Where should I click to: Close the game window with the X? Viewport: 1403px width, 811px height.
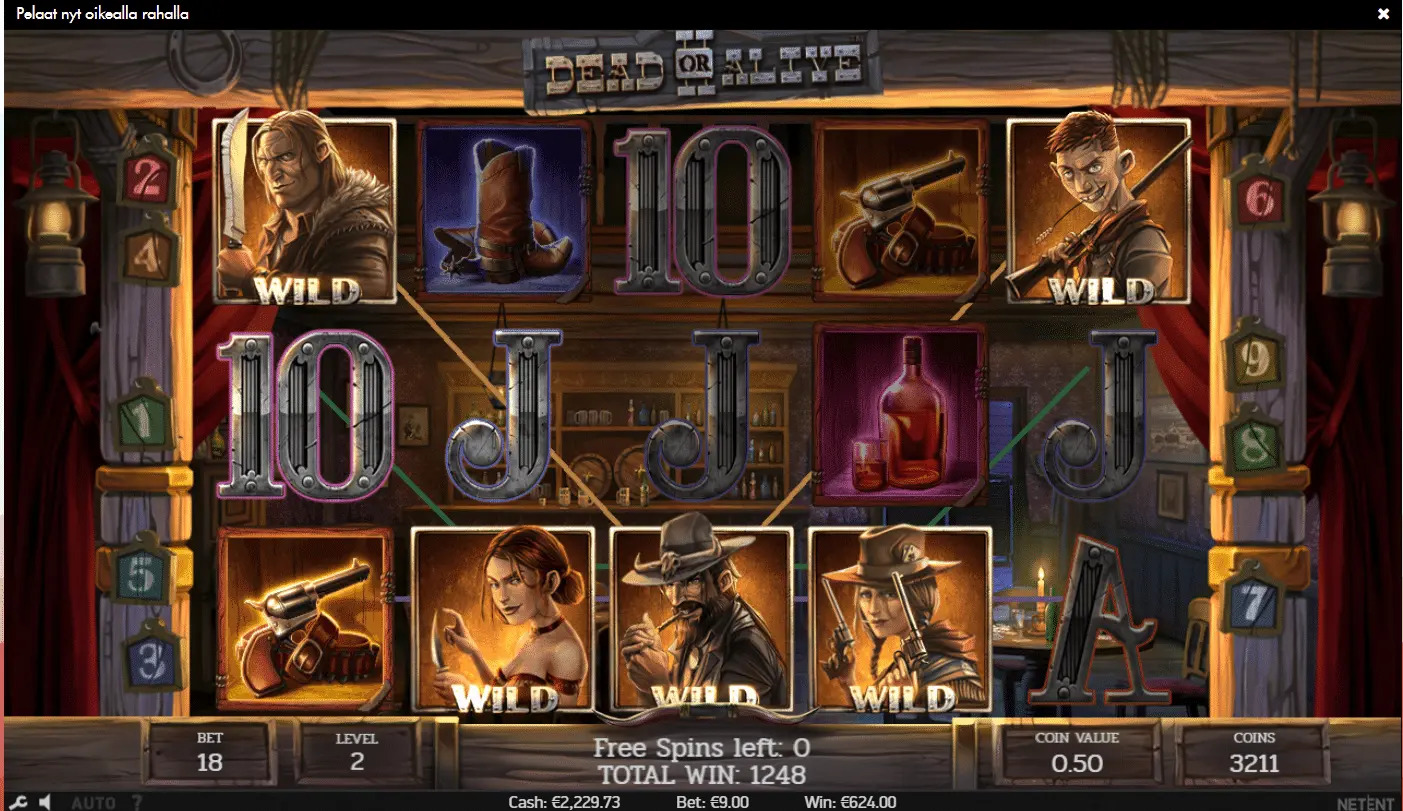coord(1383,14)
